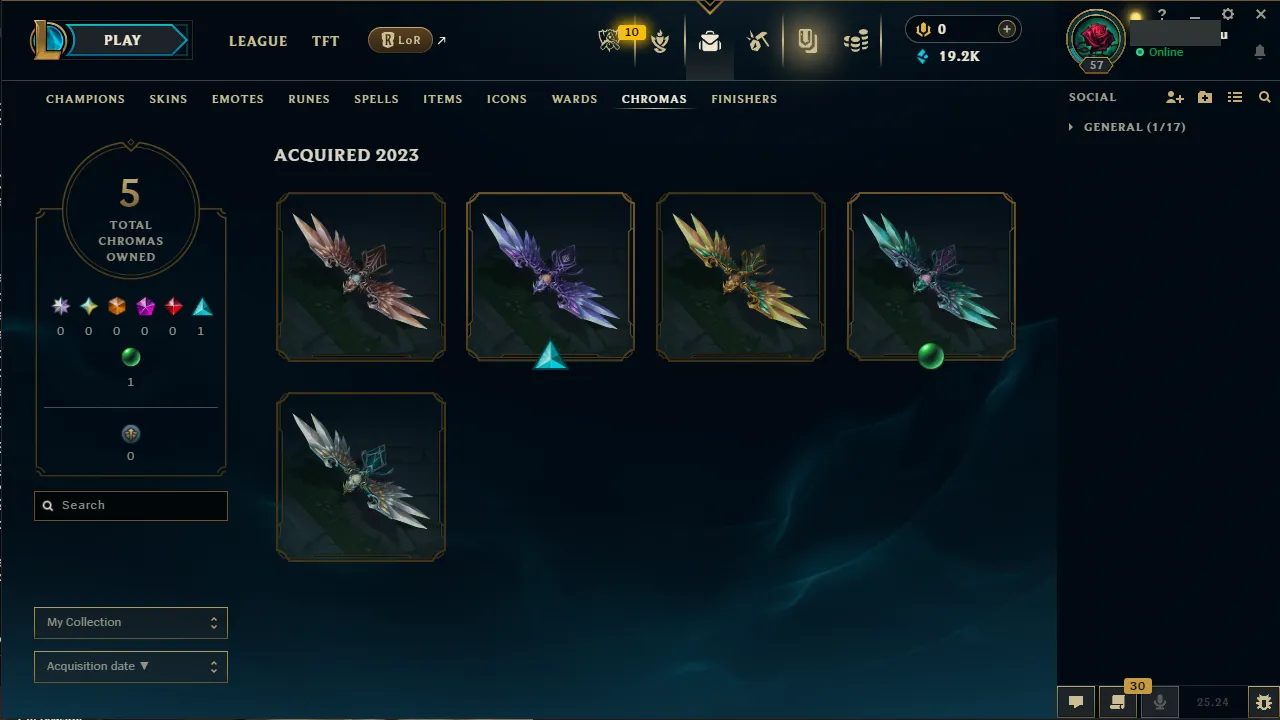Click the green chroma orb on the teal ward
1280x720 pixels.
click(930, 357)
